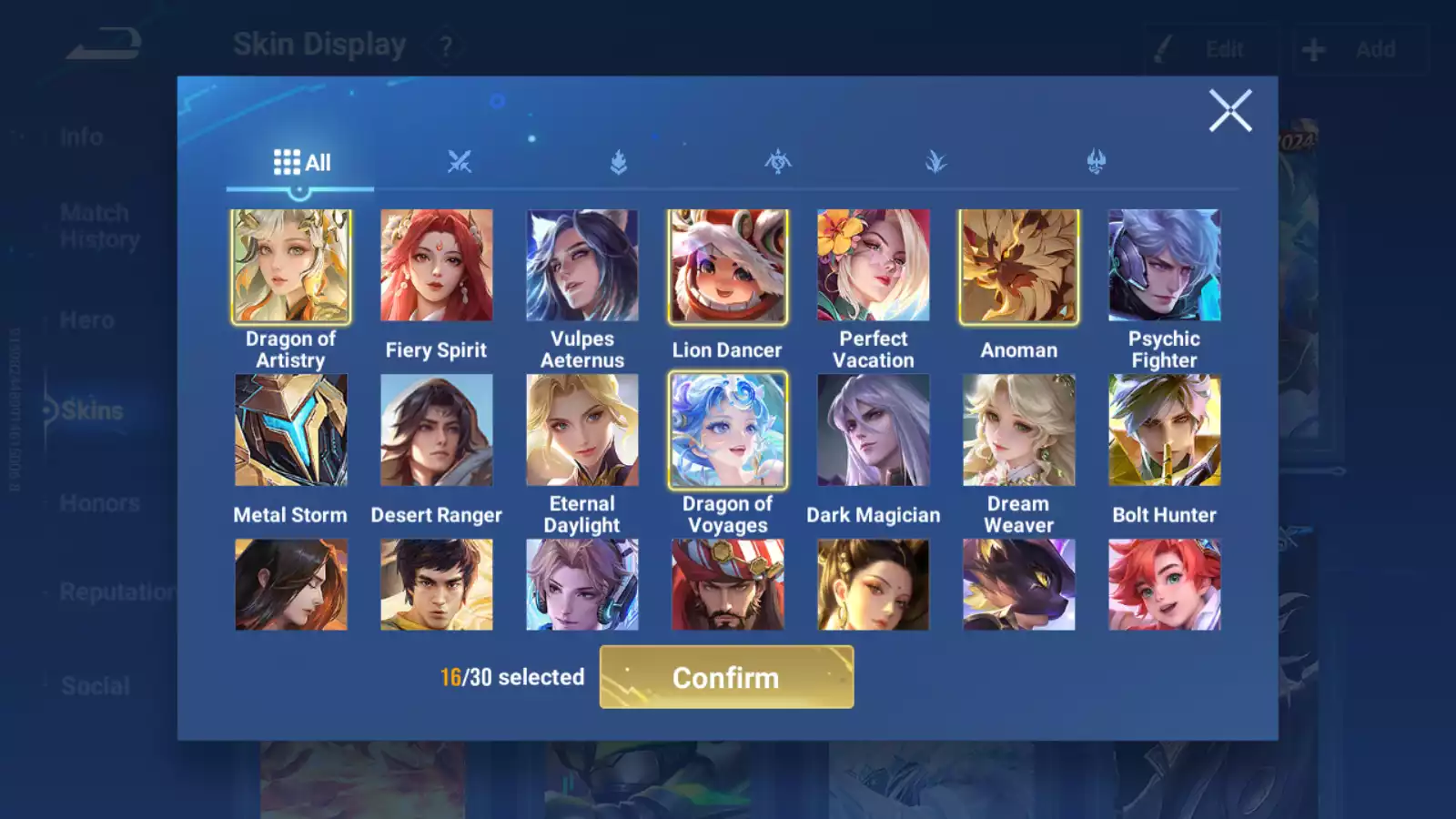Choose the Psychic Fighter skin
Image resolution: width=1456 pixels, height=819 pixels.
[1165, 266]
